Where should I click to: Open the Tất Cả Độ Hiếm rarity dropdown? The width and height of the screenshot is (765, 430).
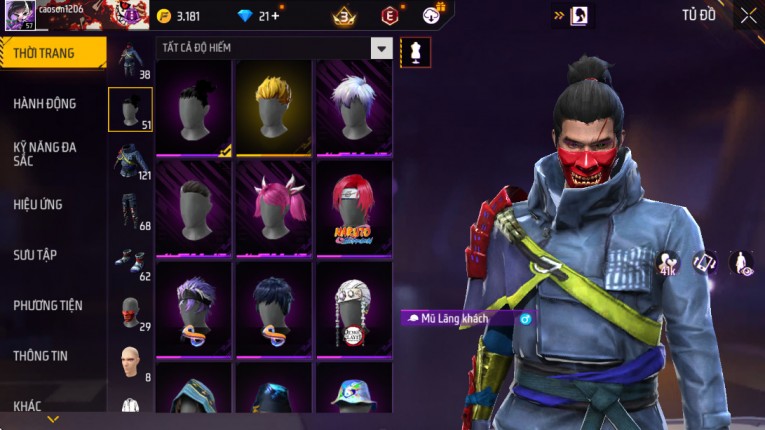click(x=381, y=48)
